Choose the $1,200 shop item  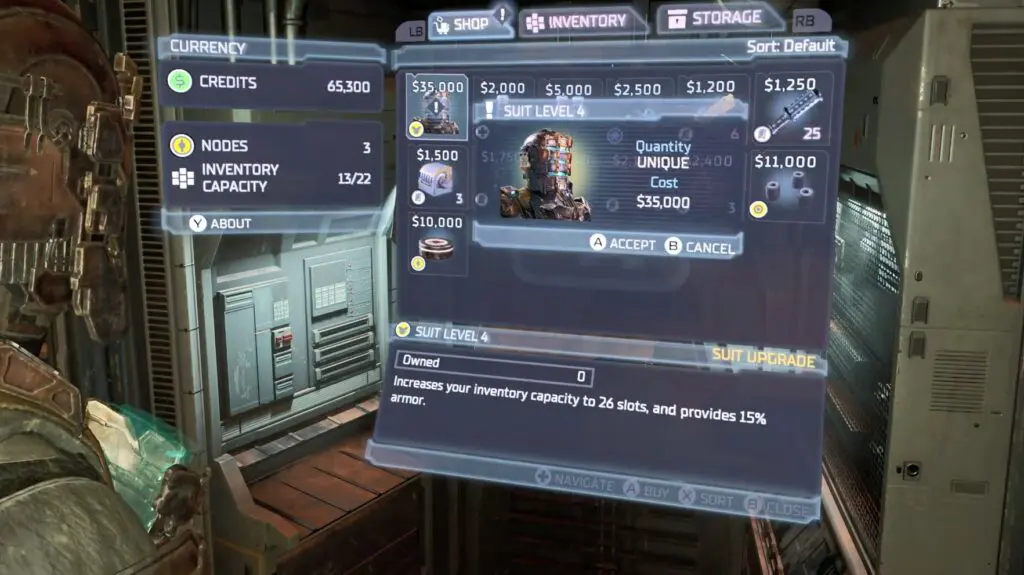pos(711,88)
